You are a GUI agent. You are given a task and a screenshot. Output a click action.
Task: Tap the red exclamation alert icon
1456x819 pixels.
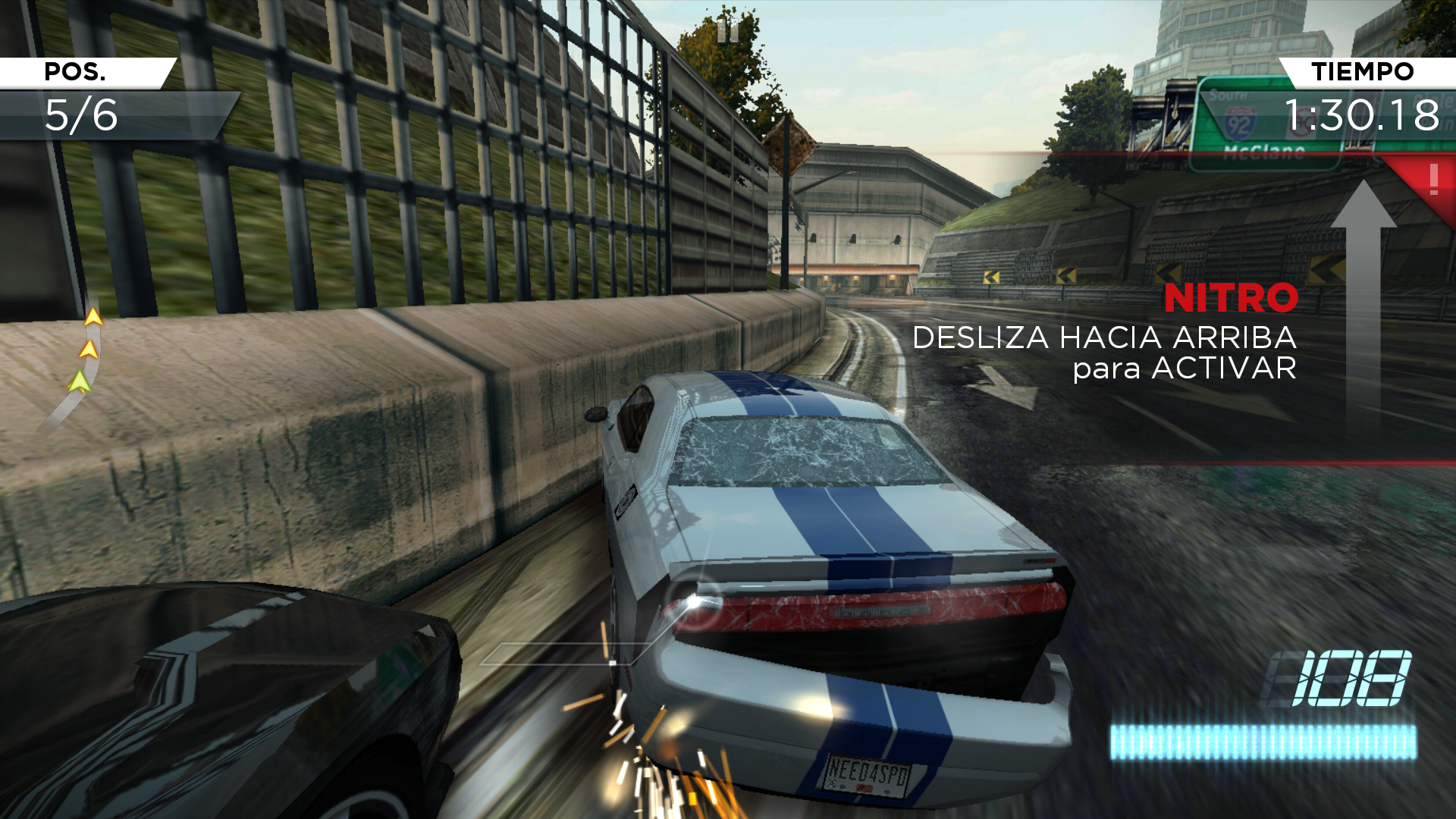1432,180
